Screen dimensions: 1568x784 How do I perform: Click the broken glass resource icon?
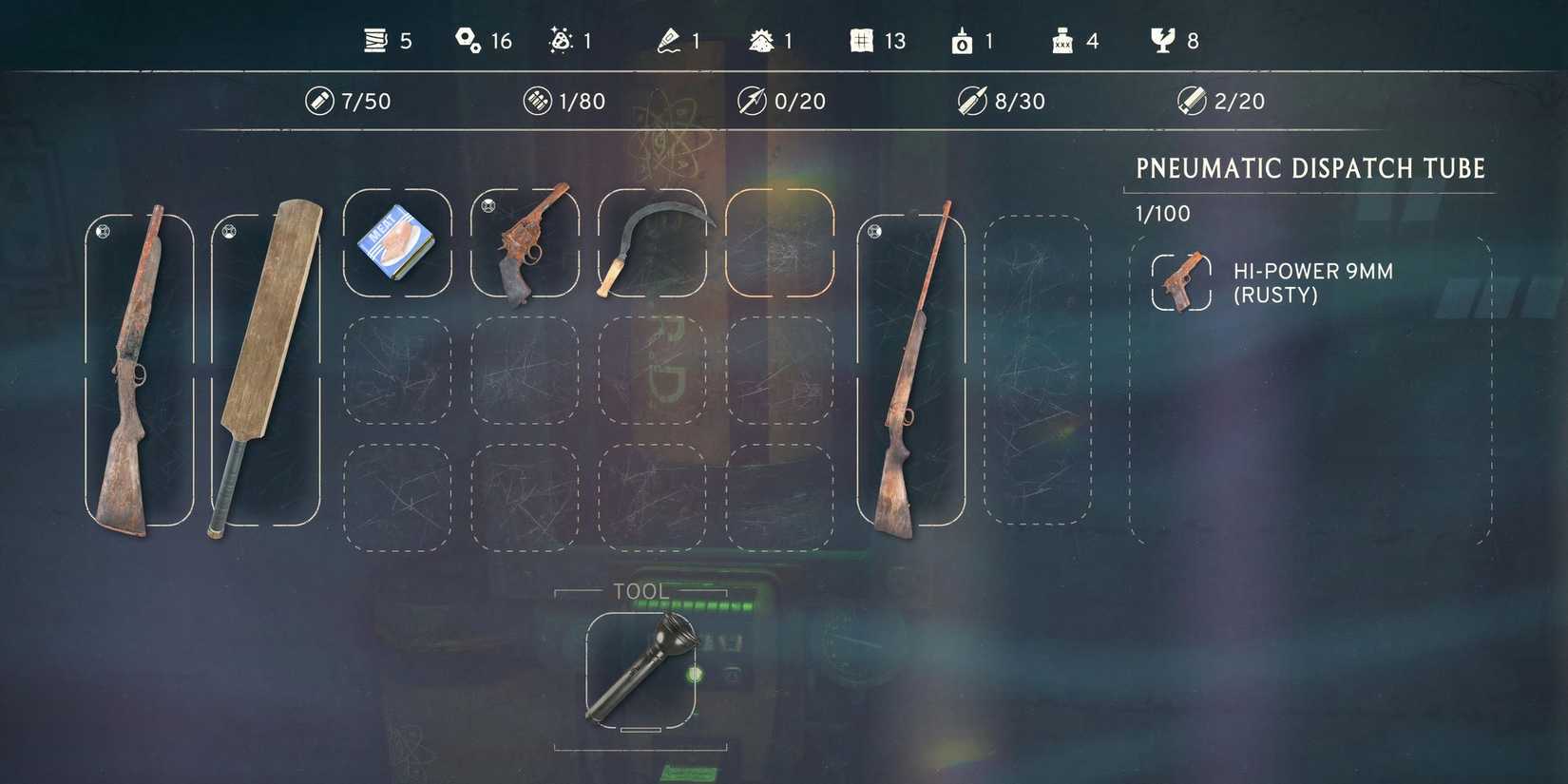coord(1163,40)
